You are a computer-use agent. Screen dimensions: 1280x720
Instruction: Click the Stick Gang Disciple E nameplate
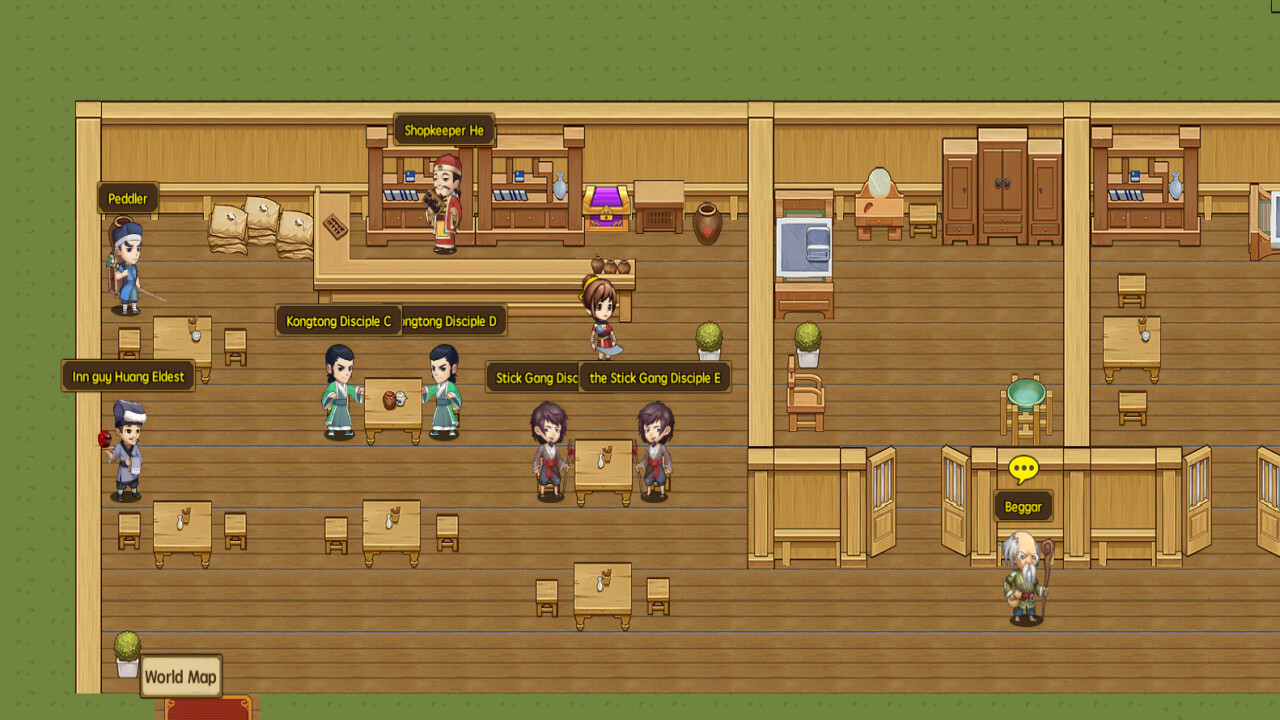(655, 377)
